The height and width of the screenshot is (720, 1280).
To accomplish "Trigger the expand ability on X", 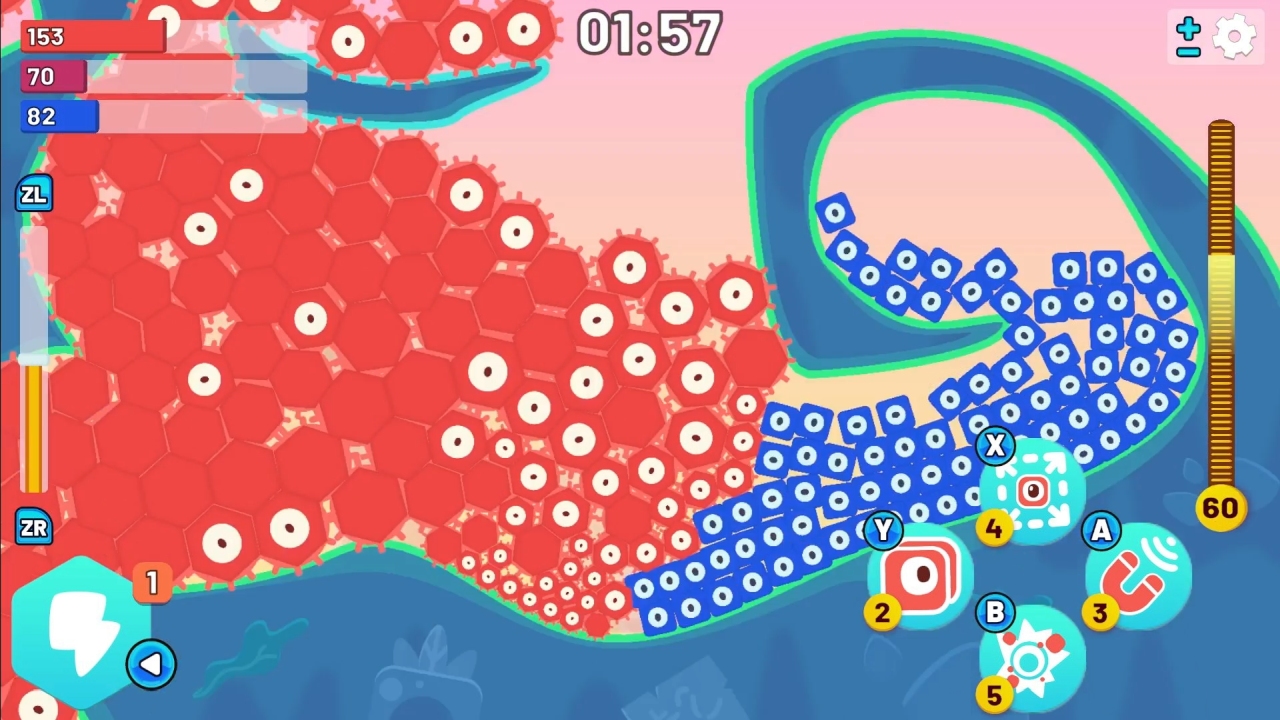I will (x=1030, y=490).
